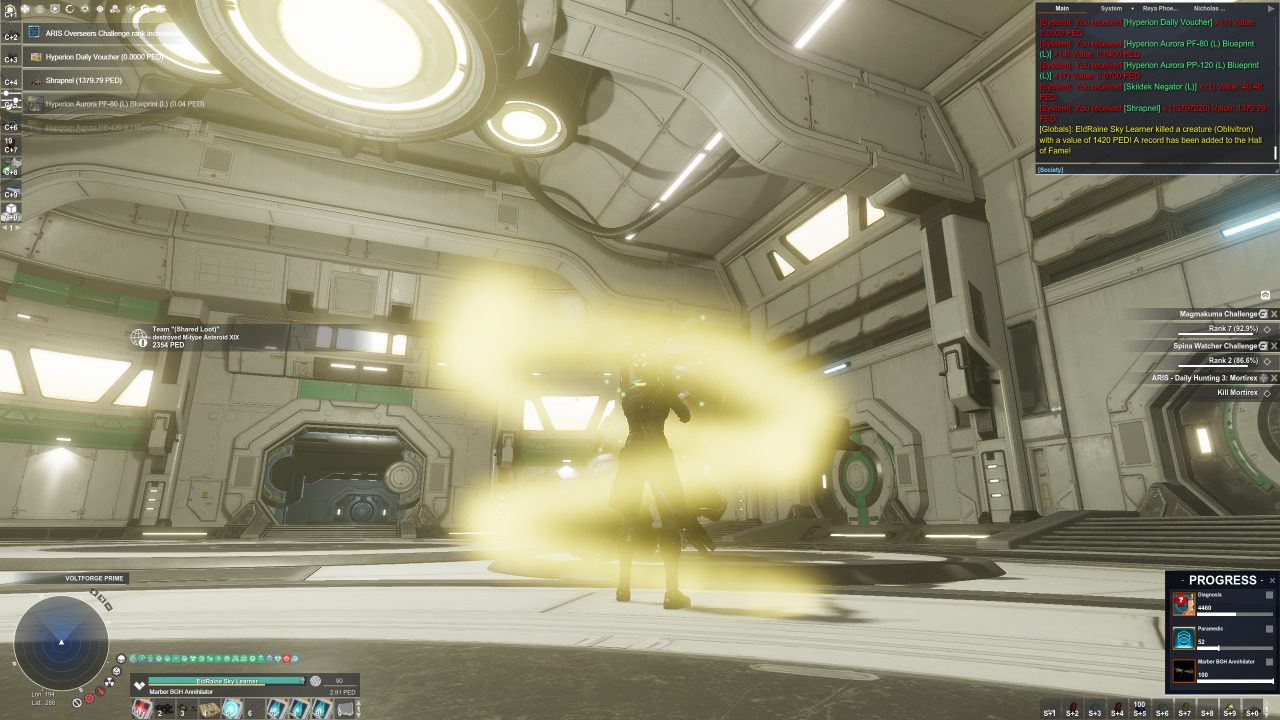Click the S+9 quickbar slot icon
The image size is (1280, 720).
pyautogui.click(x=1229, y=709)
